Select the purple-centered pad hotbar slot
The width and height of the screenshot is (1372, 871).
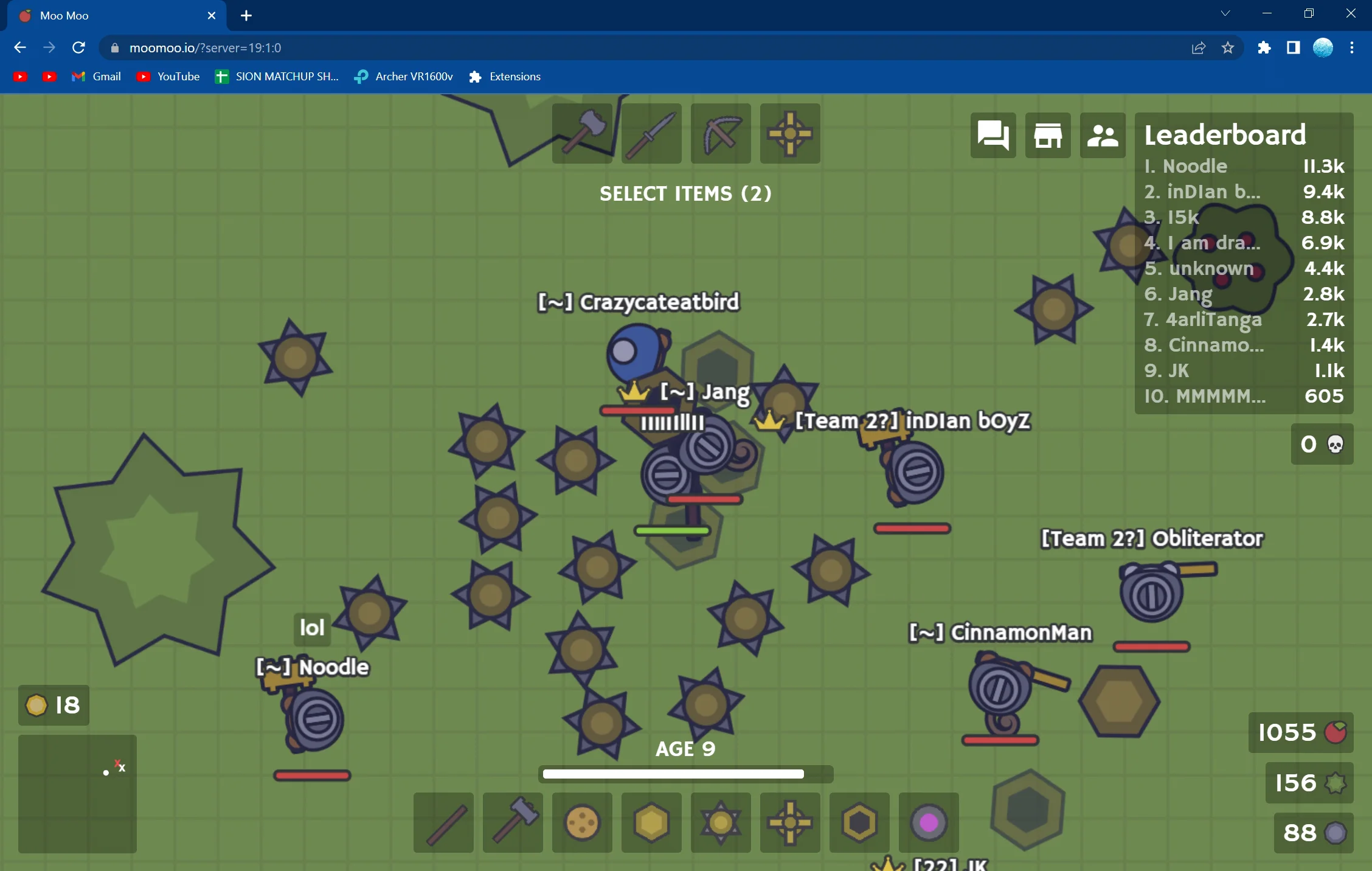[929, 822]
